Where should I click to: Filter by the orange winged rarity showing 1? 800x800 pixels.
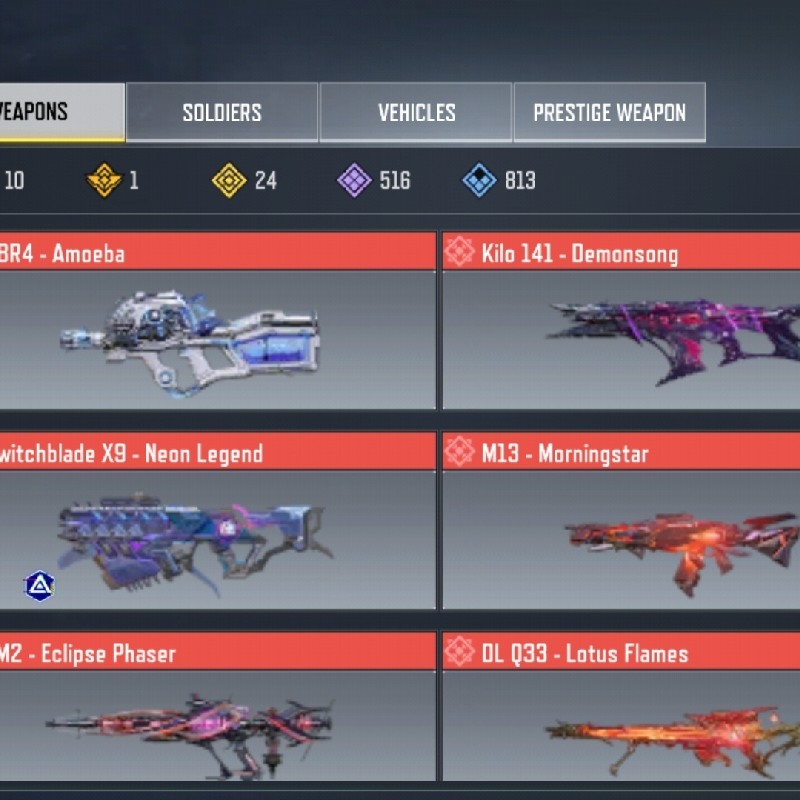click(103, 181)
